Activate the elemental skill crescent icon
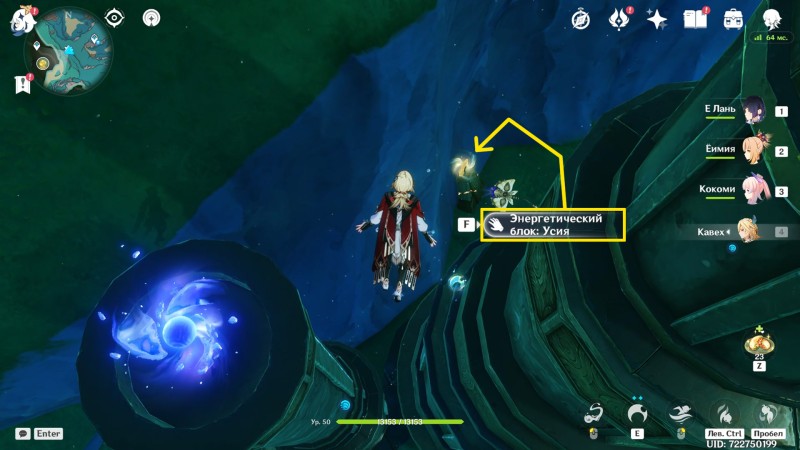The image size is (800, 450). 637,413
